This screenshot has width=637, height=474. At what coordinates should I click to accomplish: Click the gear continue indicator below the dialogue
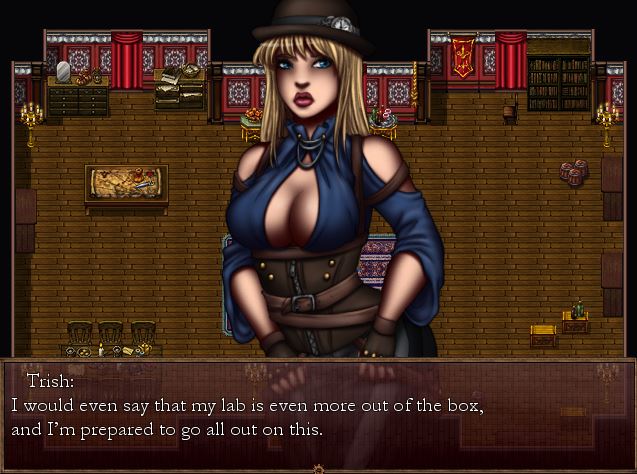(318, 468)
